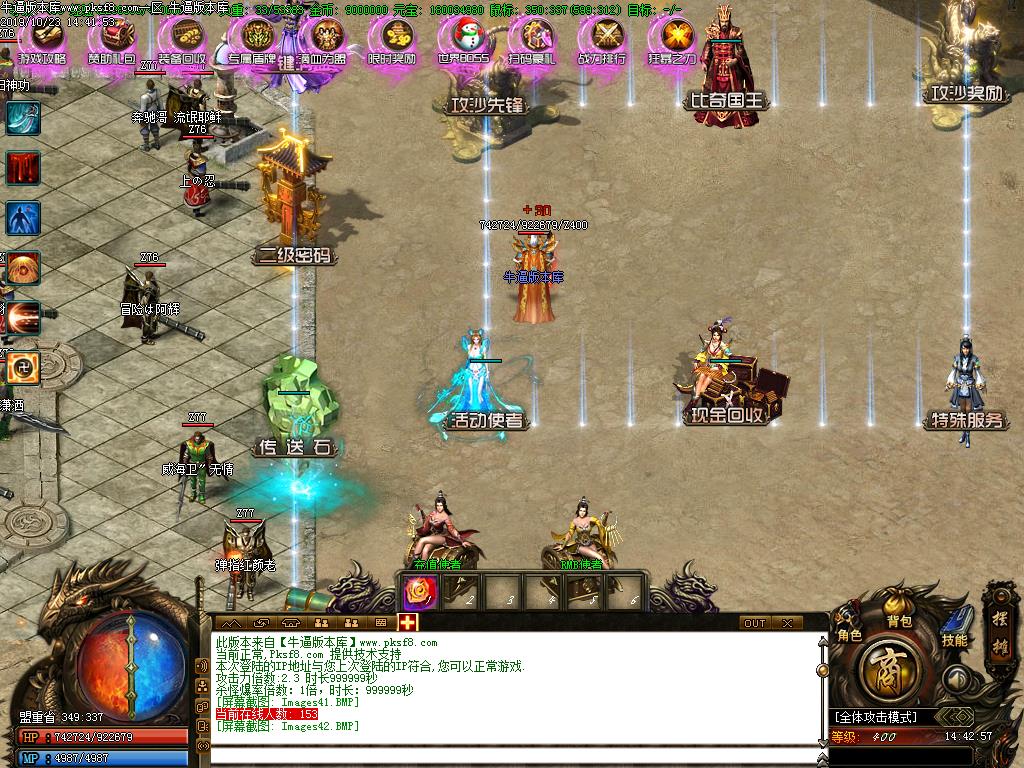
Task: Open the 角色 character panel
Action: [x=849, y=624]
